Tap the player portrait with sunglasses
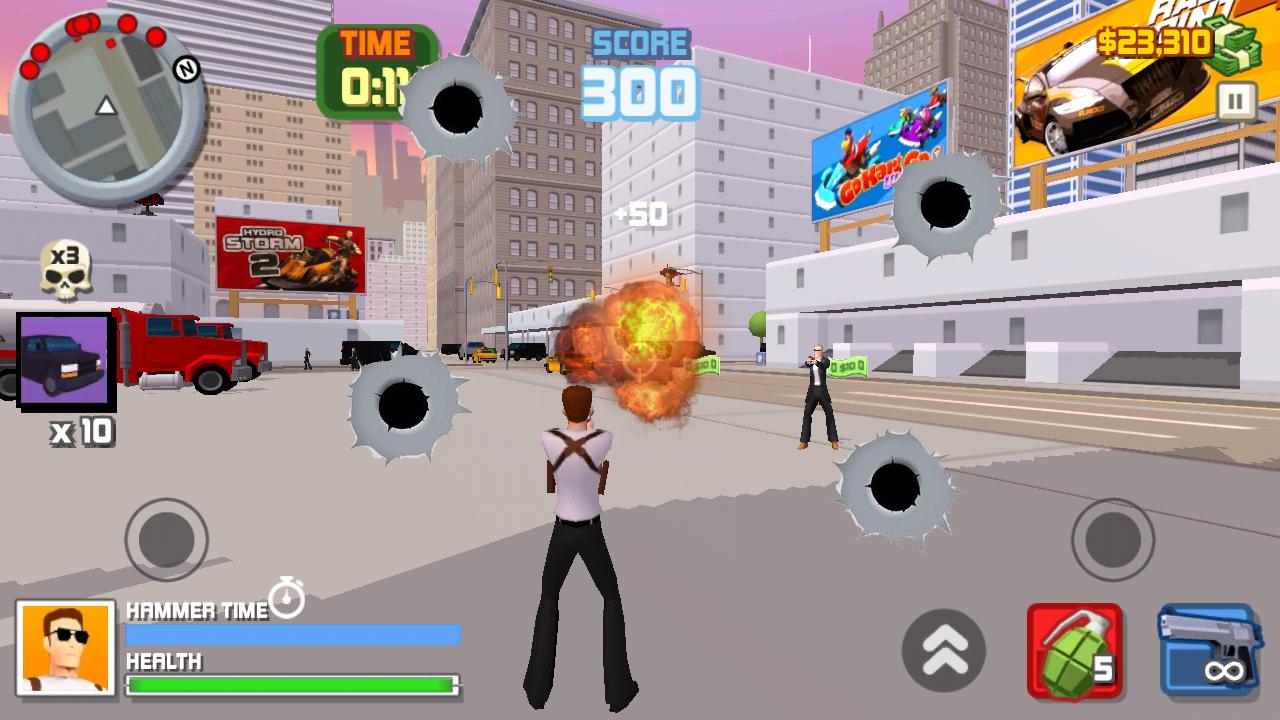The image size is (1280, 720). (x=66, y=648)
